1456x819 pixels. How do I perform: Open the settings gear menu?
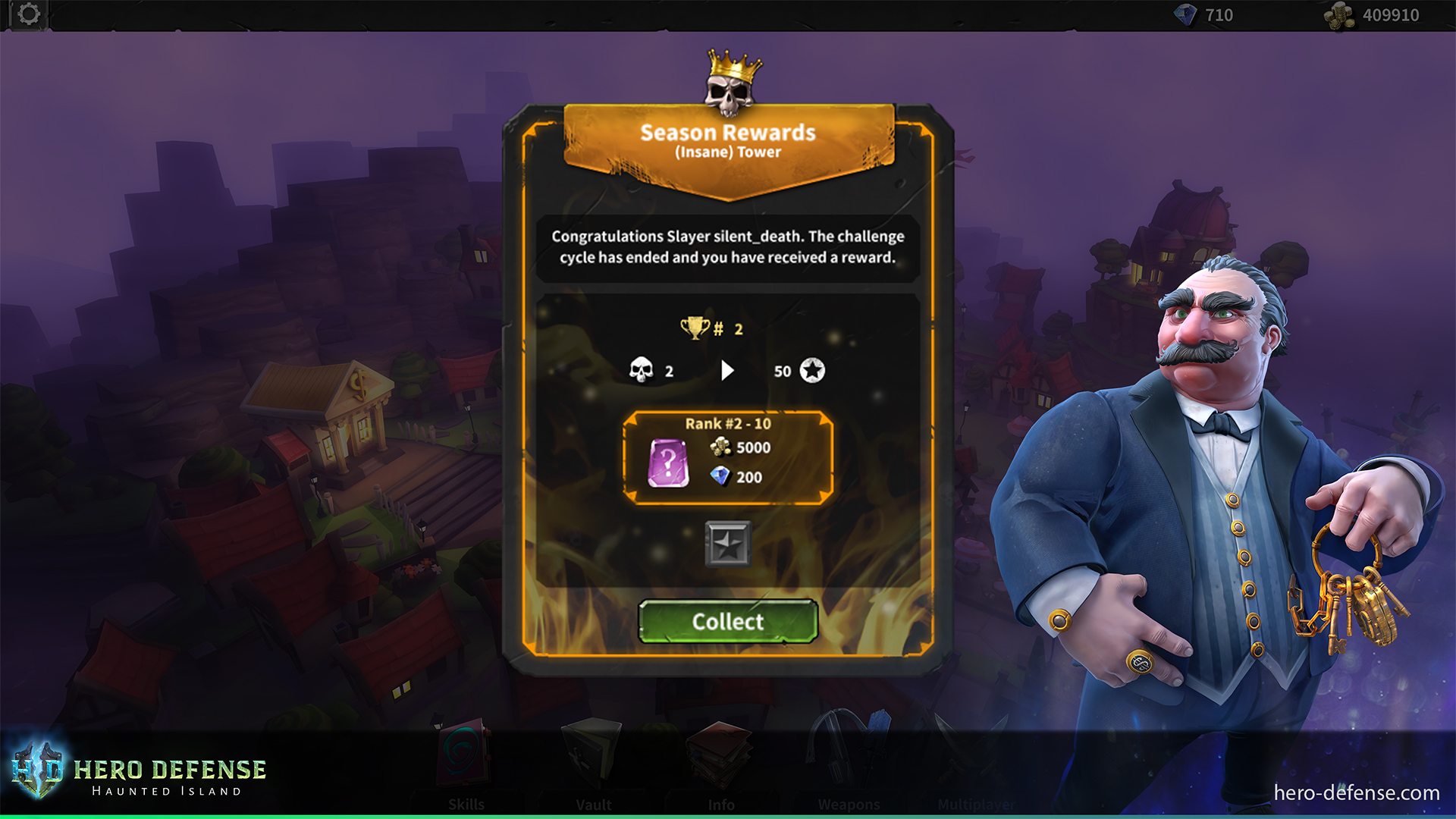click(28, 12)
